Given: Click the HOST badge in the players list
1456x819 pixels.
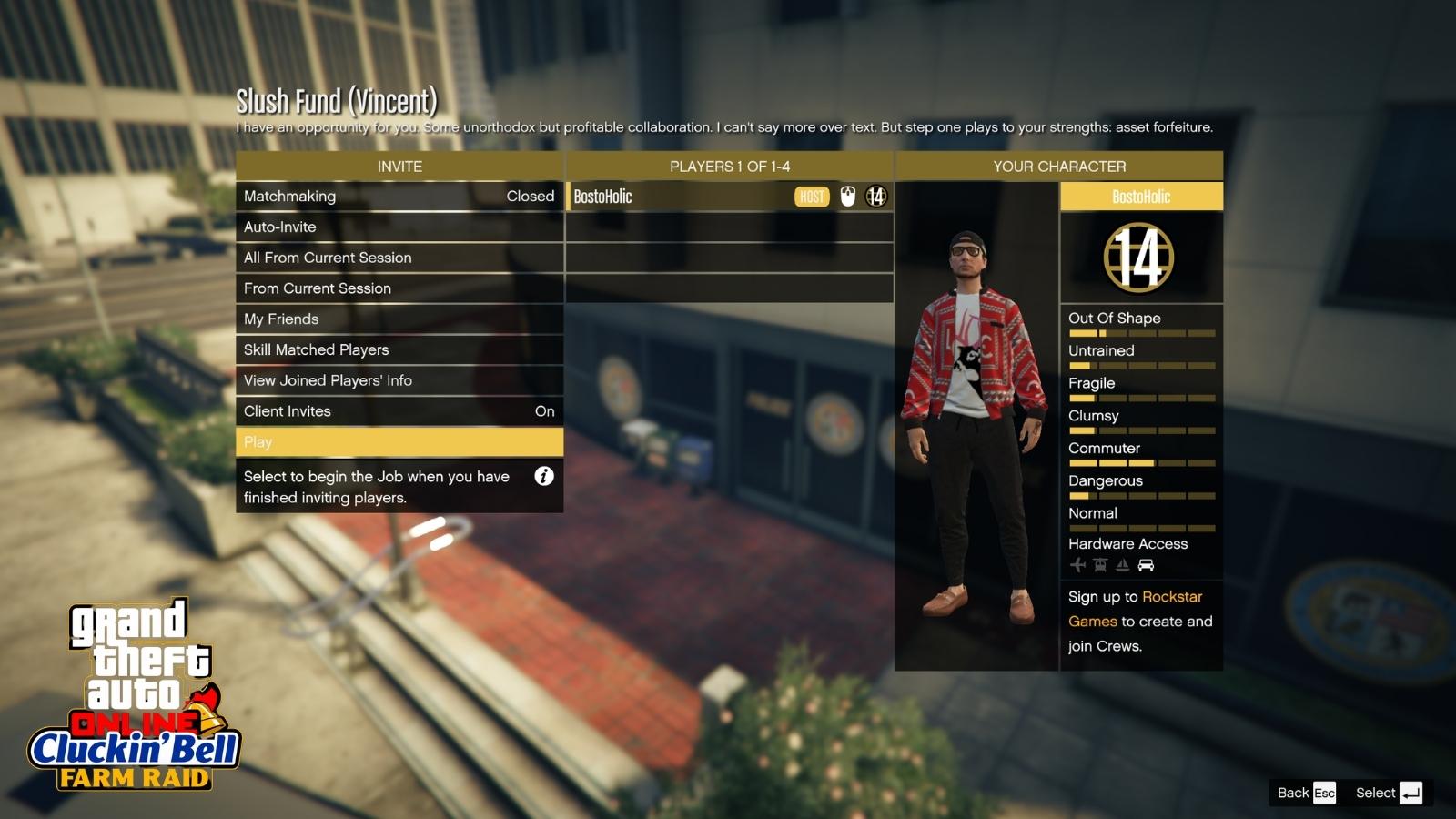Looking at the screenshot, I should [x=810, y=196].
